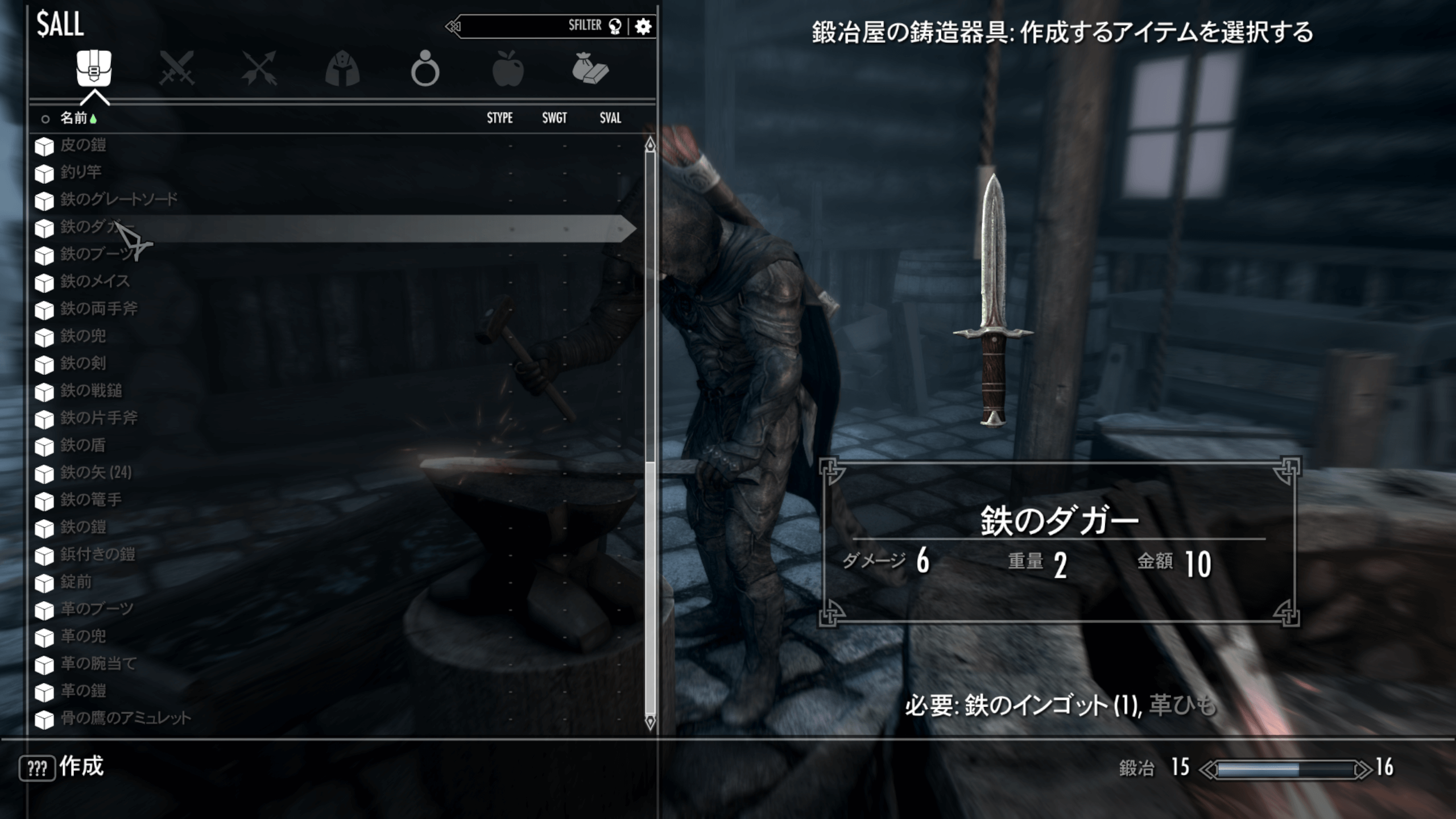Select the all items category icon
Image resolution: width=1456 pixels, height=819 pixels.
point(94,68)
